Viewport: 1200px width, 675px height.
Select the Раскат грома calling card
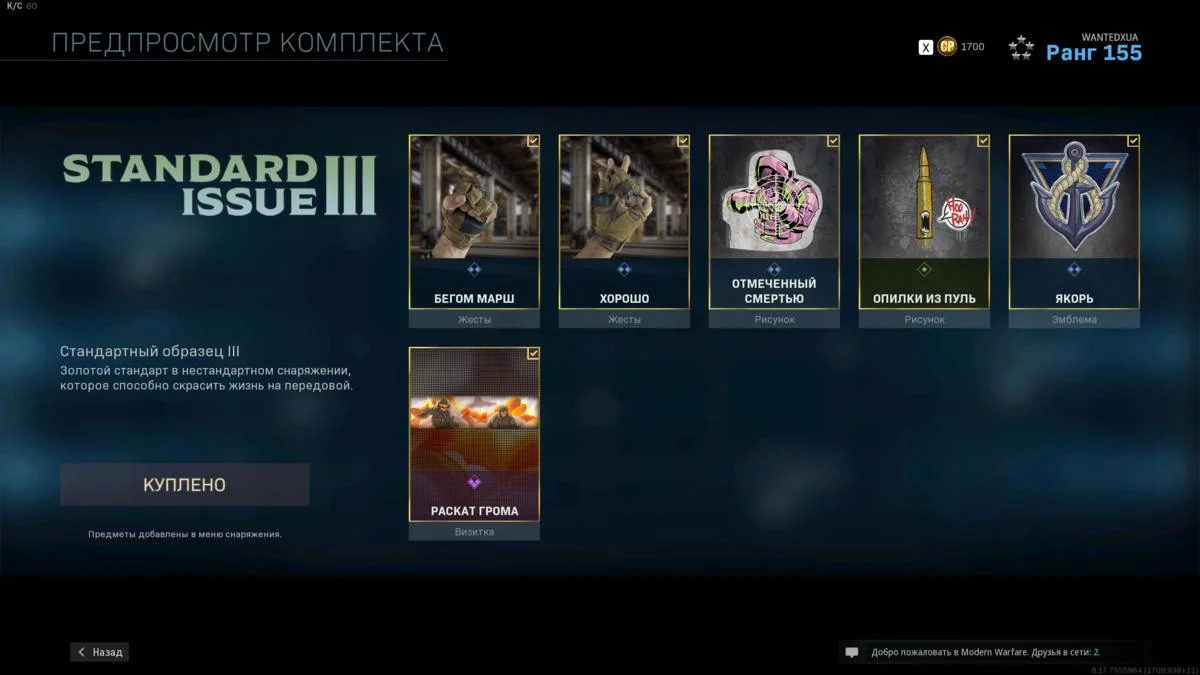point(474,434)
